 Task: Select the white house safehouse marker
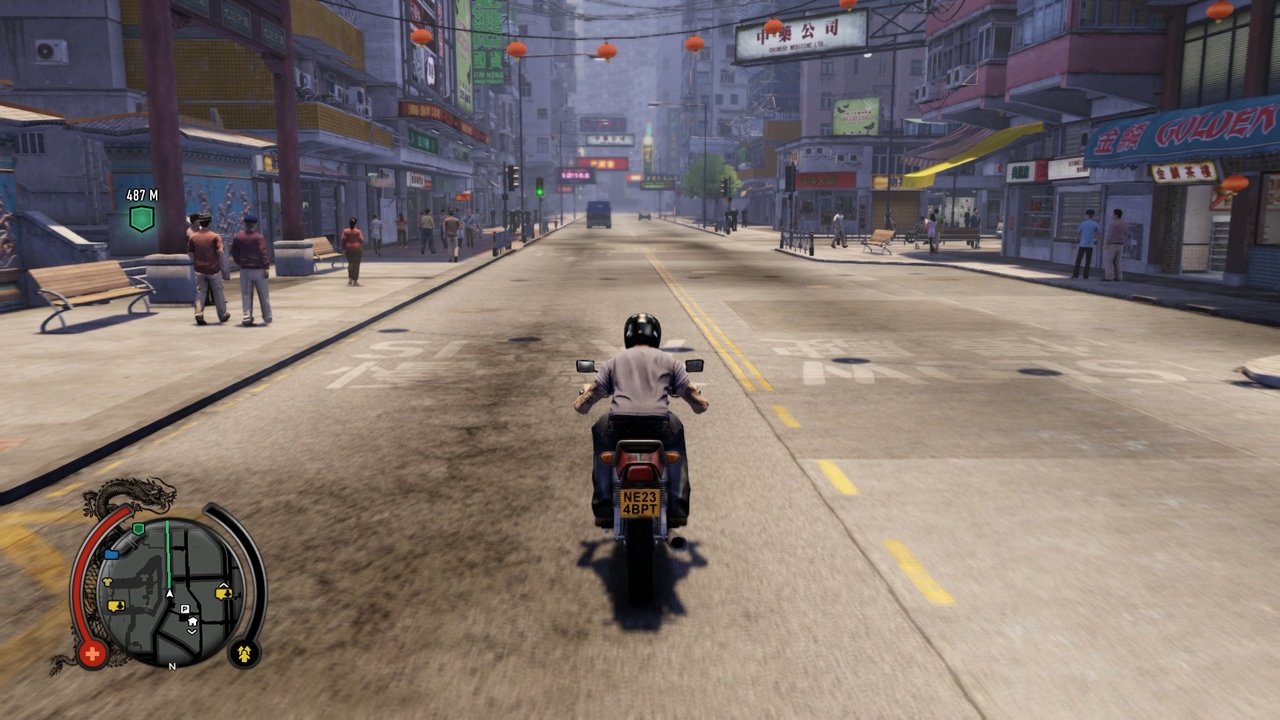[x=192, y=621]
